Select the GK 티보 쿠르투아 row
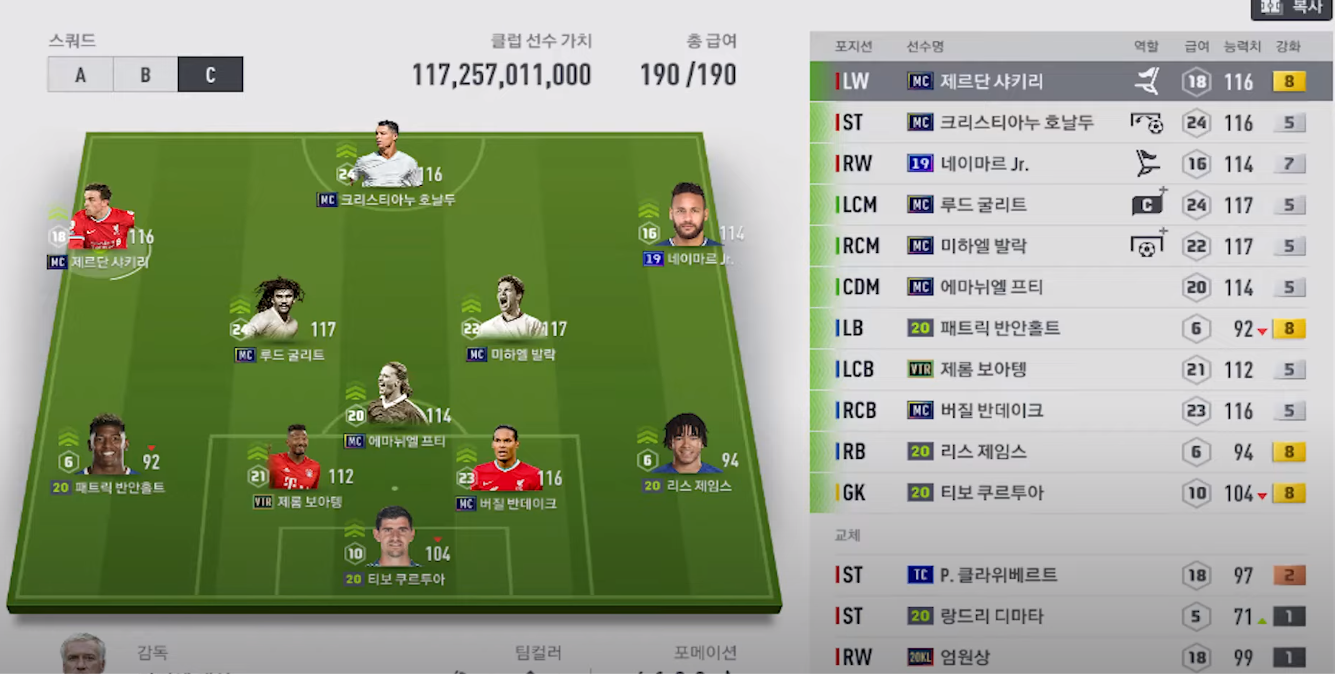This screenshot has height=674, width=1335. pos(1070,492)
